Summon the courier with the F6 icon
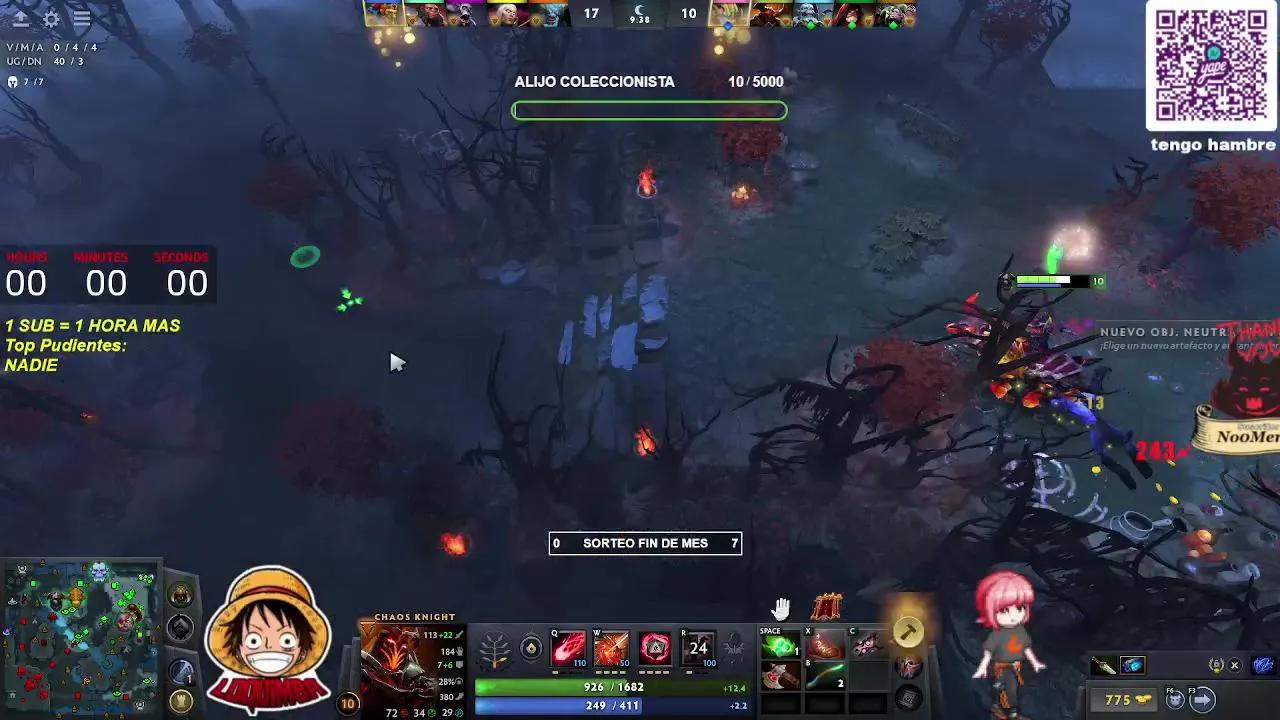This screenshot has height=720, width=1280. click(1176, 699)
